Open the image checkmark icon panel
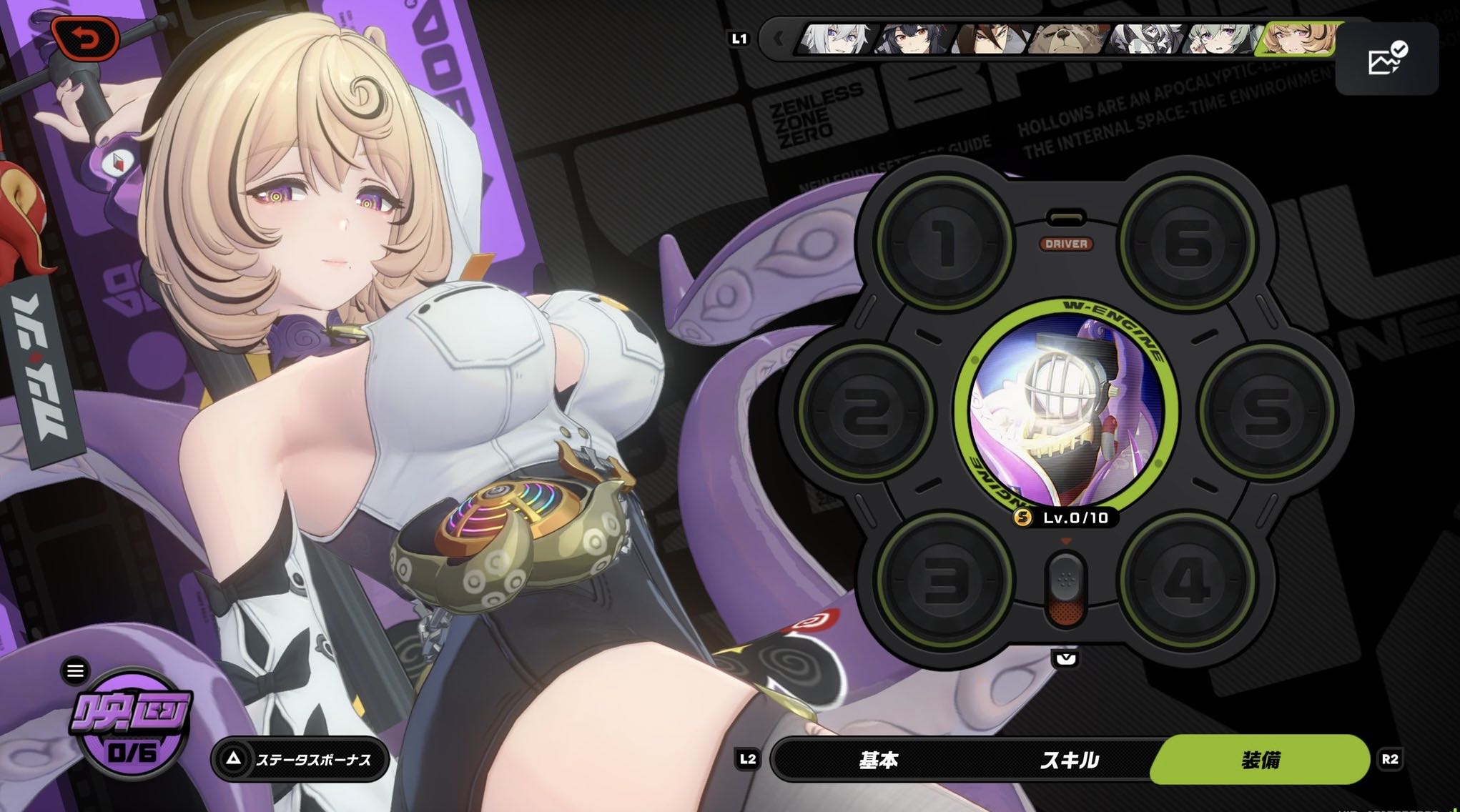The height and width of the screenshot is (812, 1460). pos(1386,59)
